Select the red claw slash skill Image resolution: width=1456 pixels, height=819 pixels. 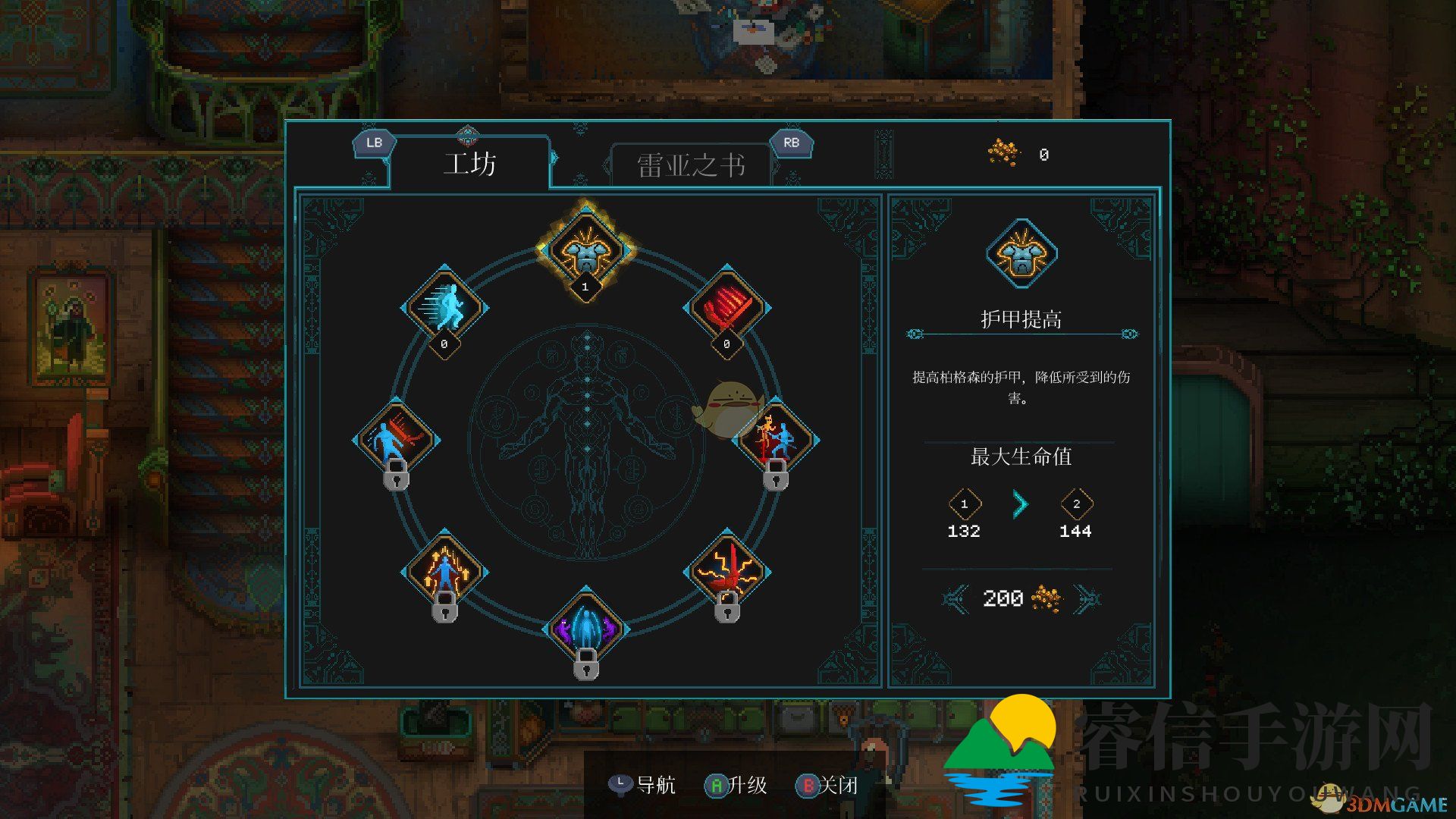(726, 306)
